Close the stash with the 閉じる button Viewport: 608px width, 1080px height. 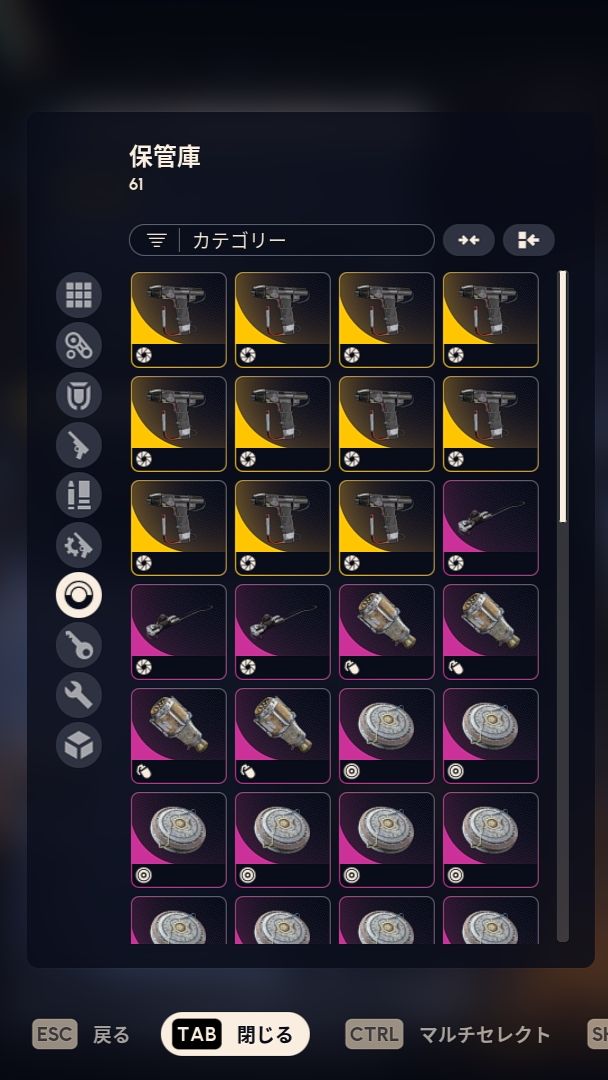pyautogui.click(x=235, y=1034)
